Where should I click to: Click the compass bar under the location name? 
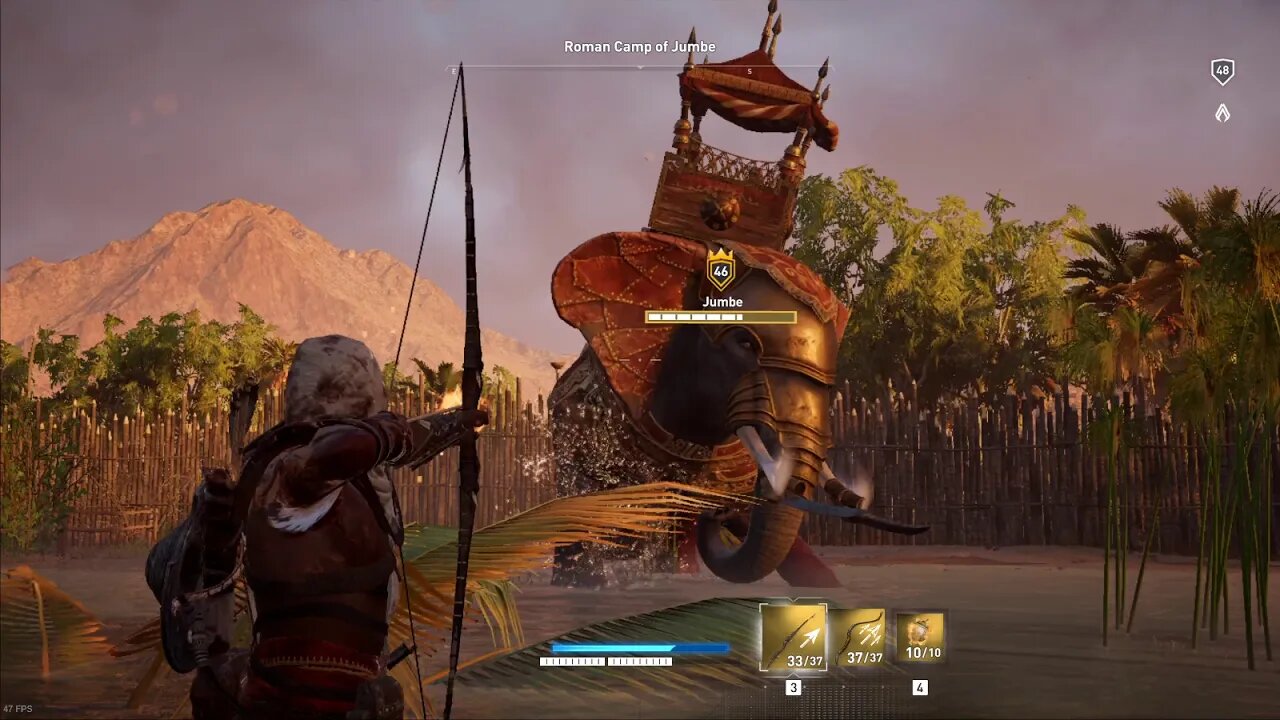(x=639, y=69)
